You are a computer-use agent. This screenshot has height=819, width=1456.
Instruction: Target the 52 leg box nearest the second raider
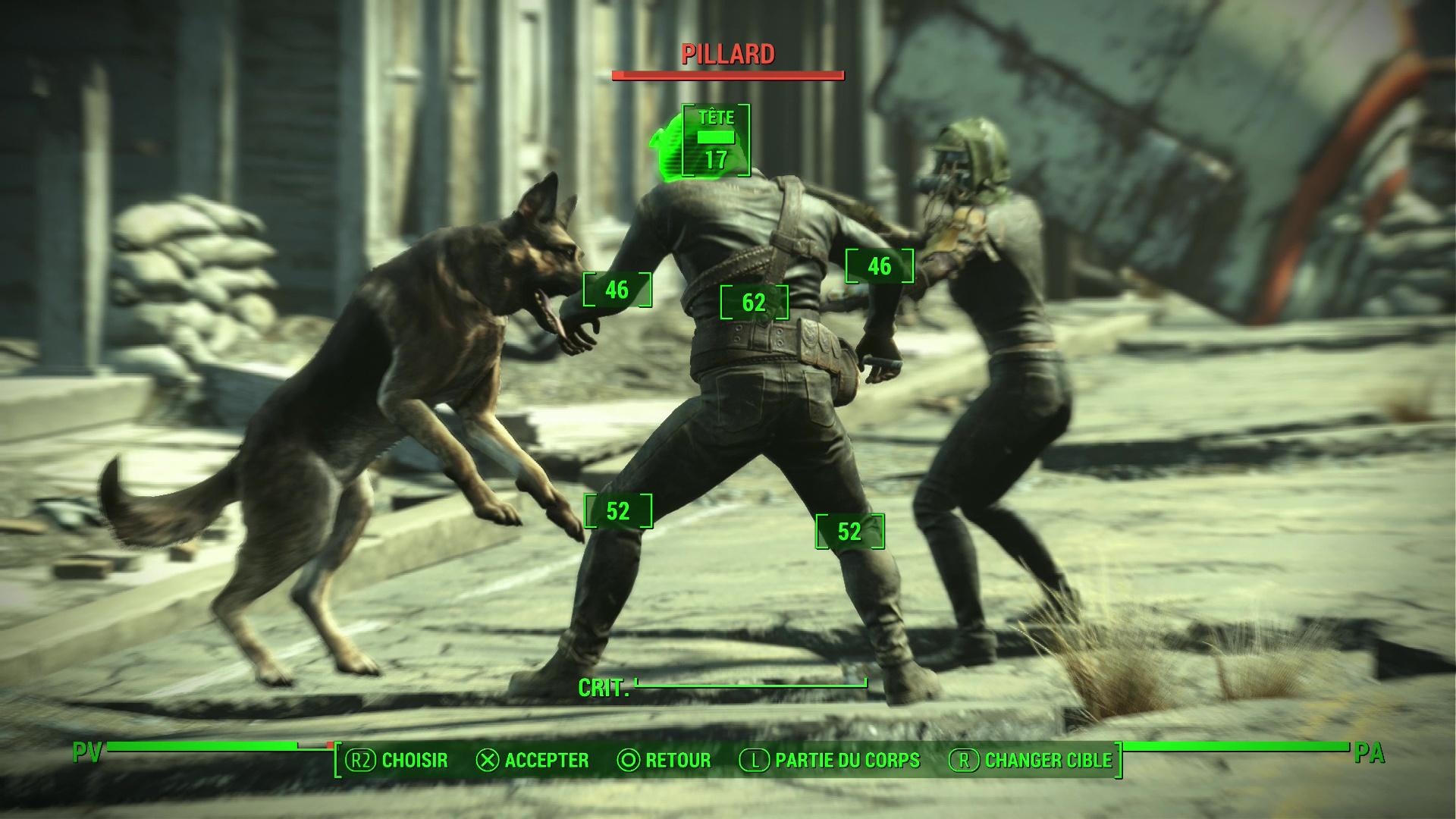(x=849, y=532)
